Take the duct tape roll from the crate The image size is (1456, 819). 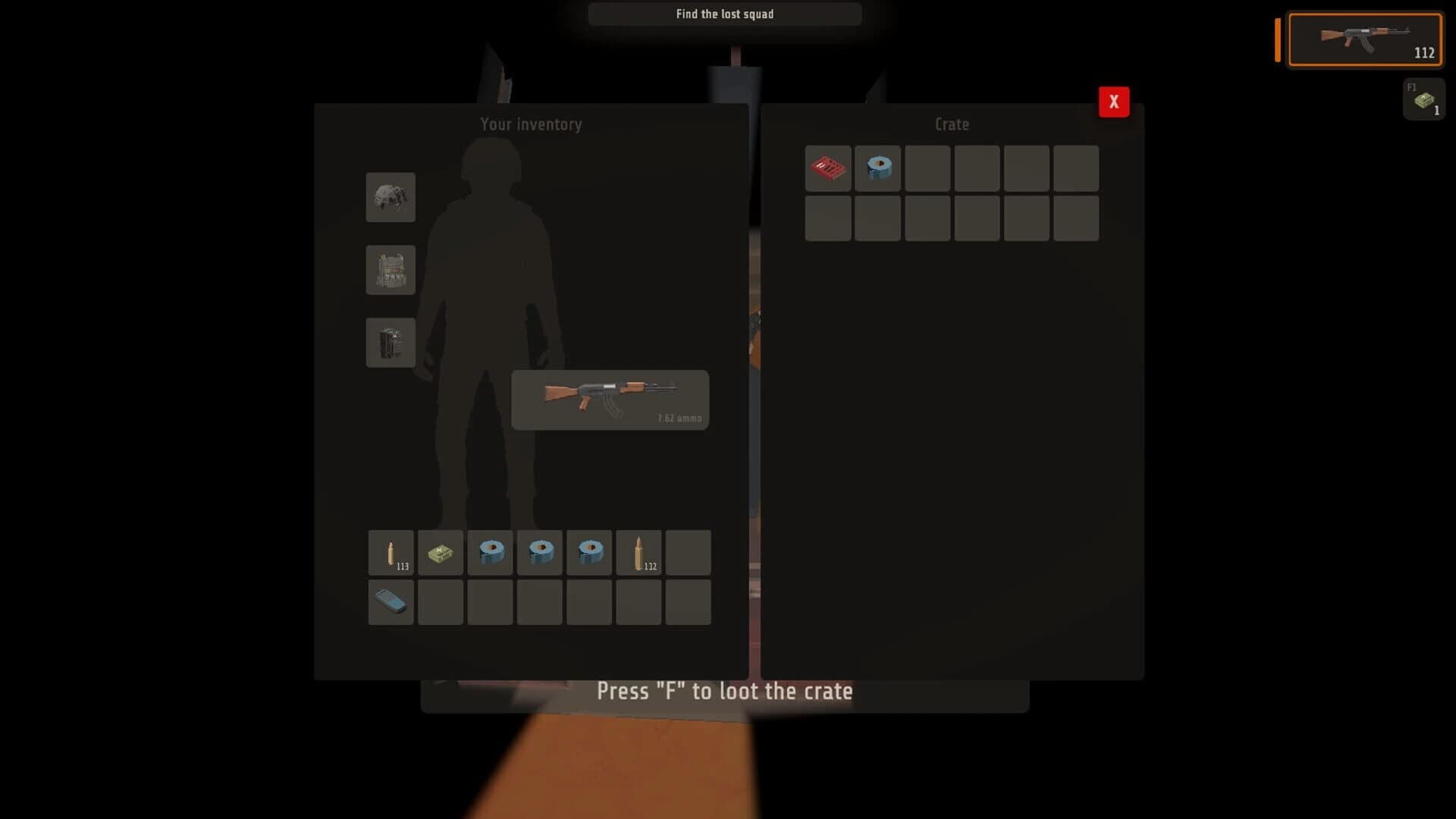click(877, 168)
